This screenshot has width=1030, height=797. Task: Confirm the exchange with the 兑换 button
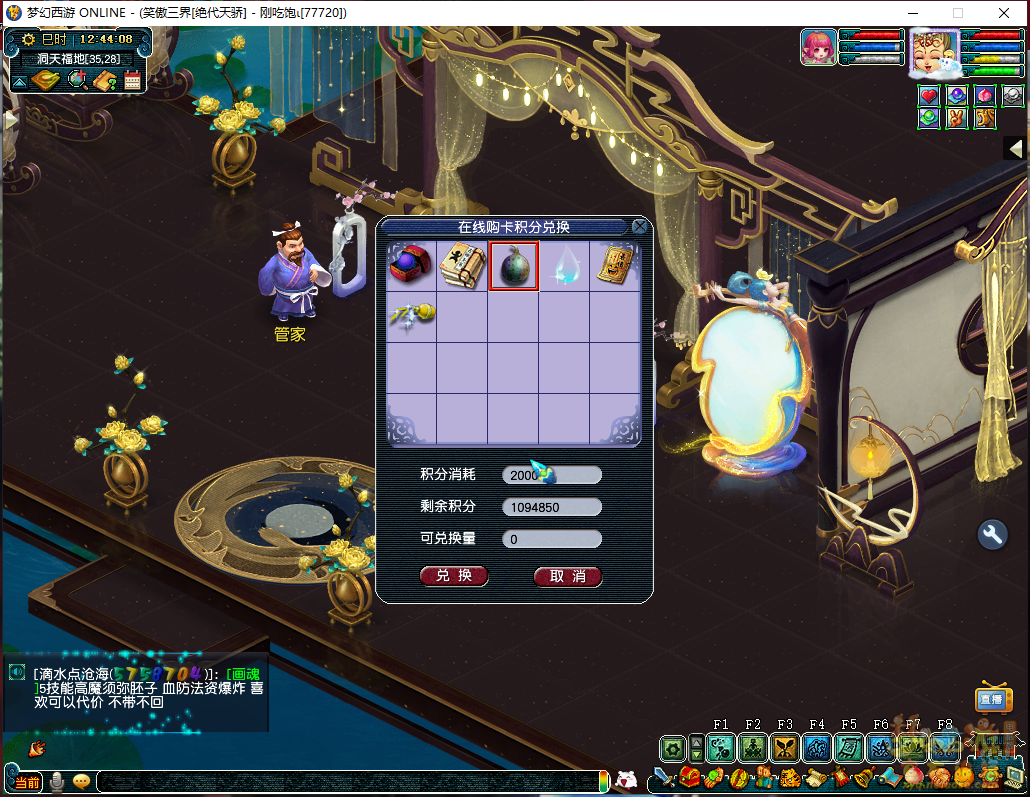(x=454, y=576)
